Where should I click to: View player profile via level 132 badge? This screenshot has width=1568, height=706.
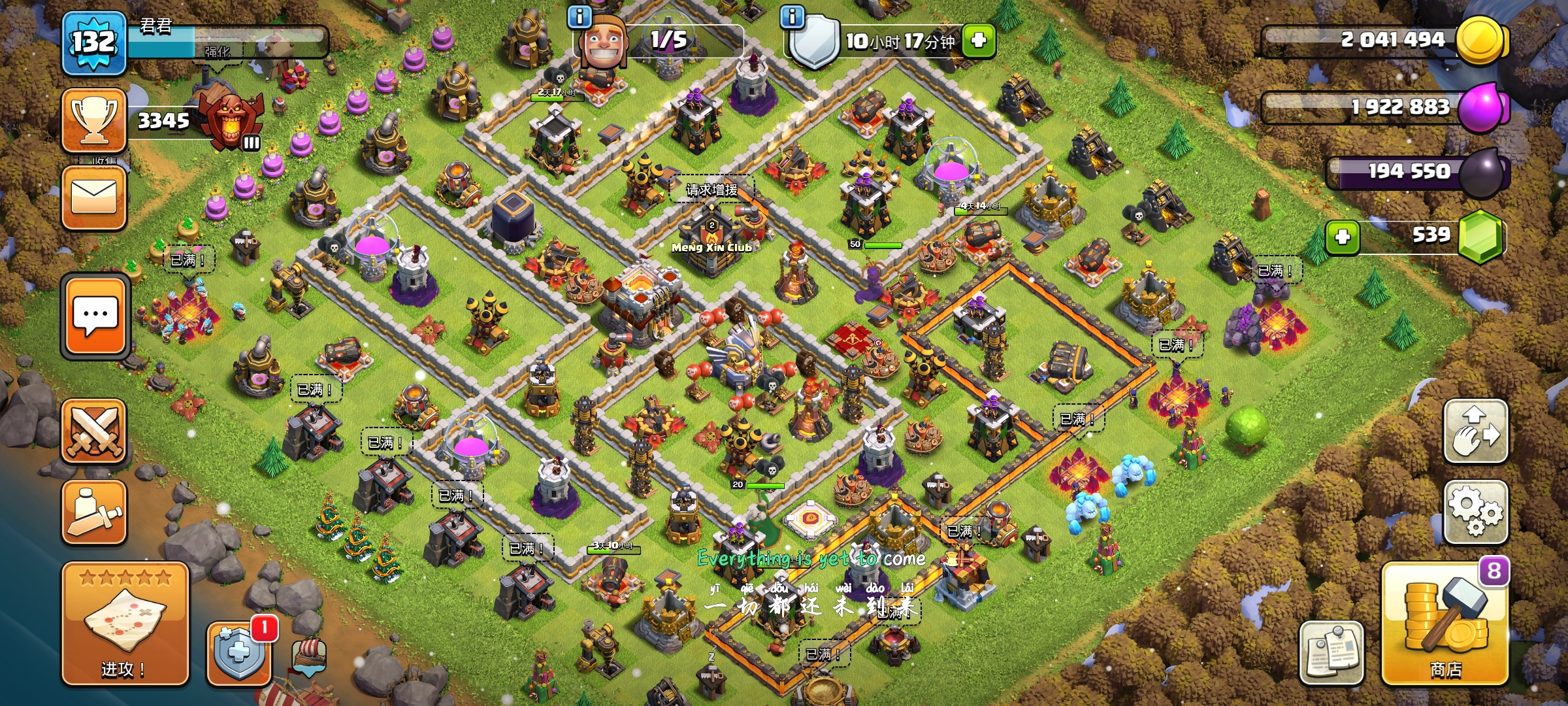point(94,43)
